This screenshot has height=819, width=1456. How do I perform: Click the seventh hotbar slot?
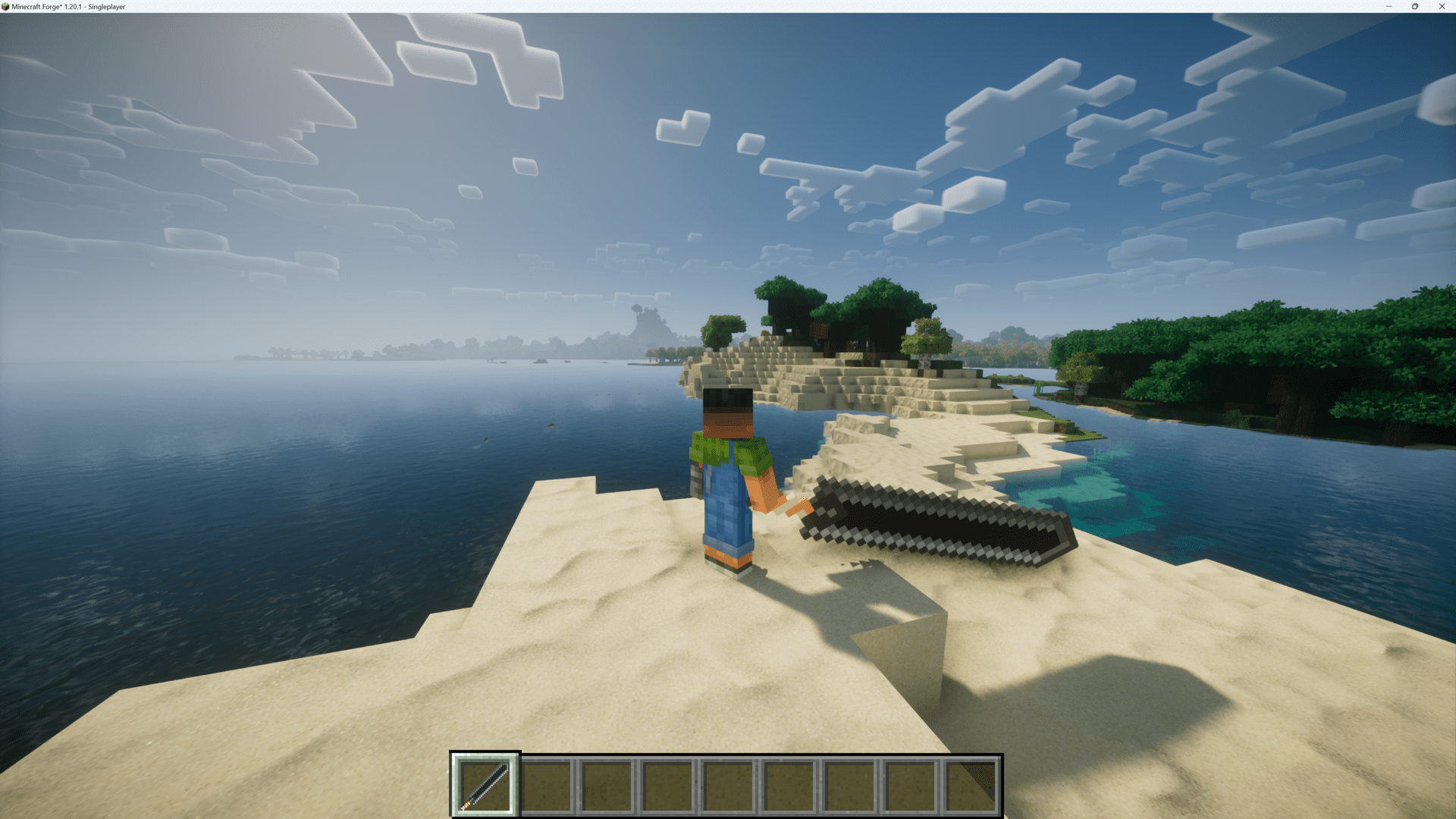click(849, 784)
